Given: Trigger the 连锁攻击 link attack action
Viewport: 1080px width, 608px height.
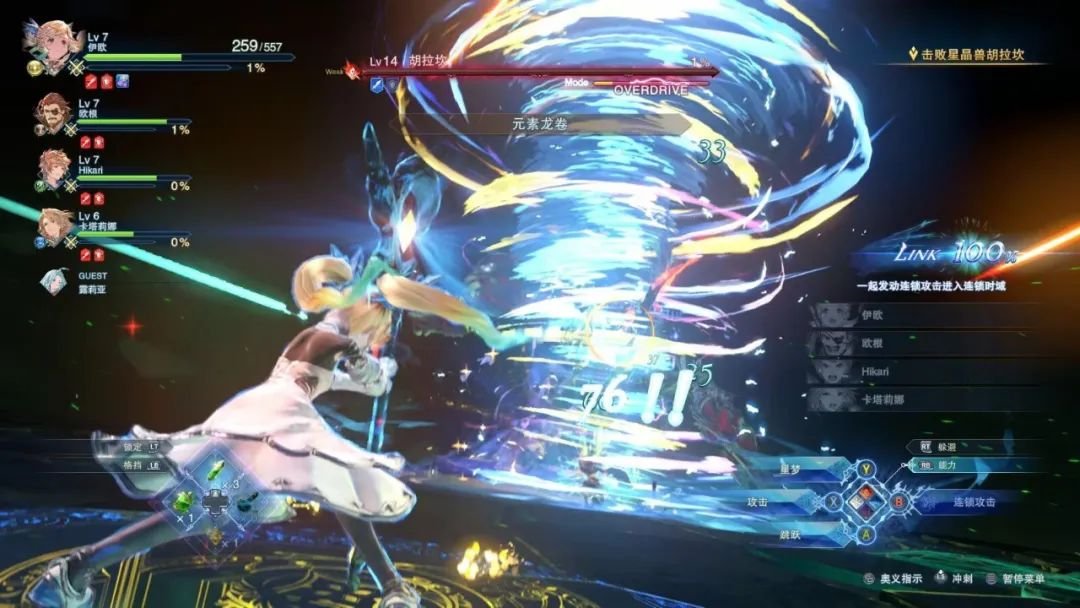Looking at the screenshot, I should point(960,502).
